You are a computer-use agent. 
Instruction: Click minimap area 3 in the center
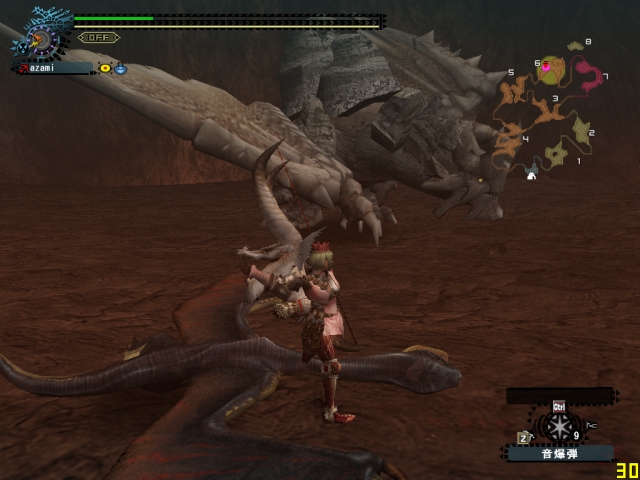[x=546, y=109]
